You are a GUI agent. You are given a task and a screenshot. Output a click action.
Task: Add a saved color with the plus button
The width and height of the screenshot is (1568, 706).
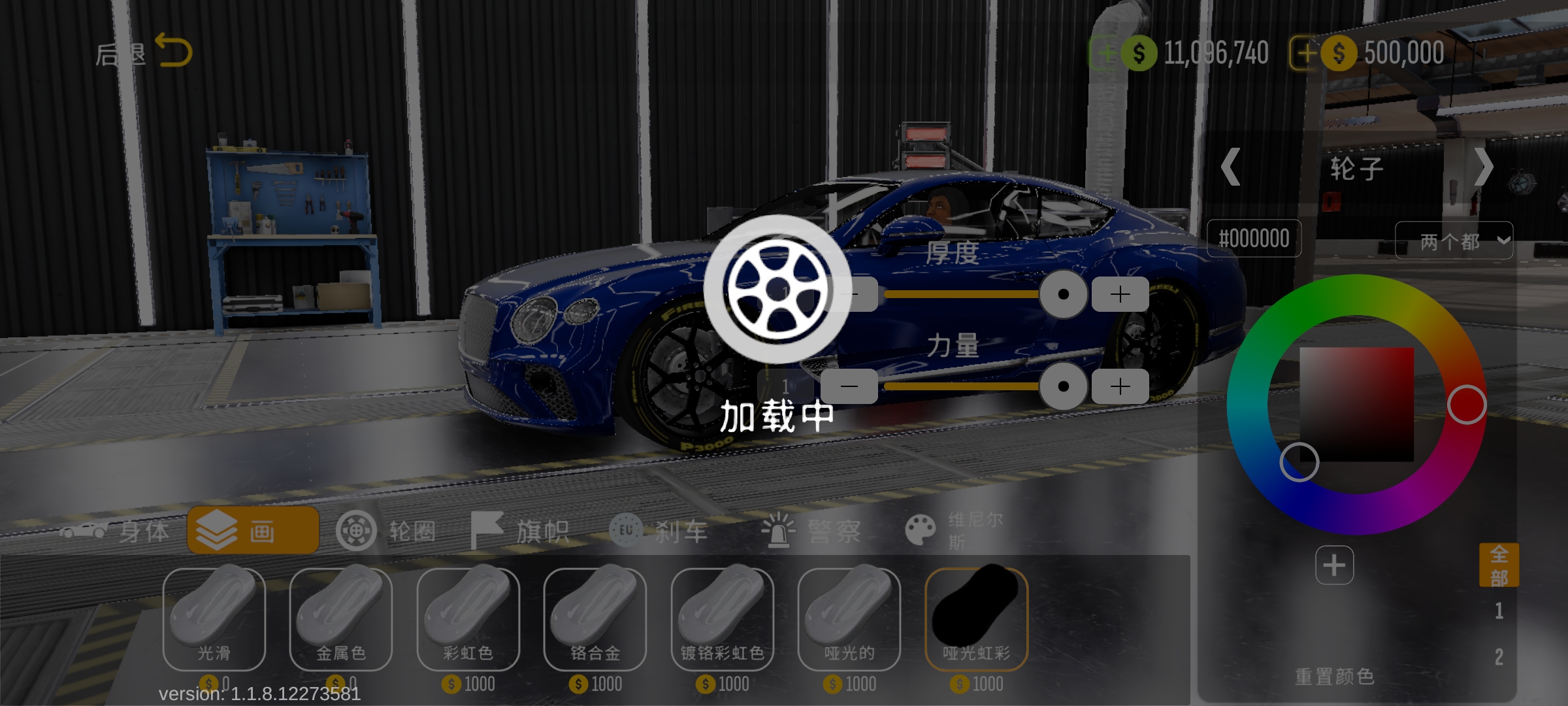point(1334,565)
